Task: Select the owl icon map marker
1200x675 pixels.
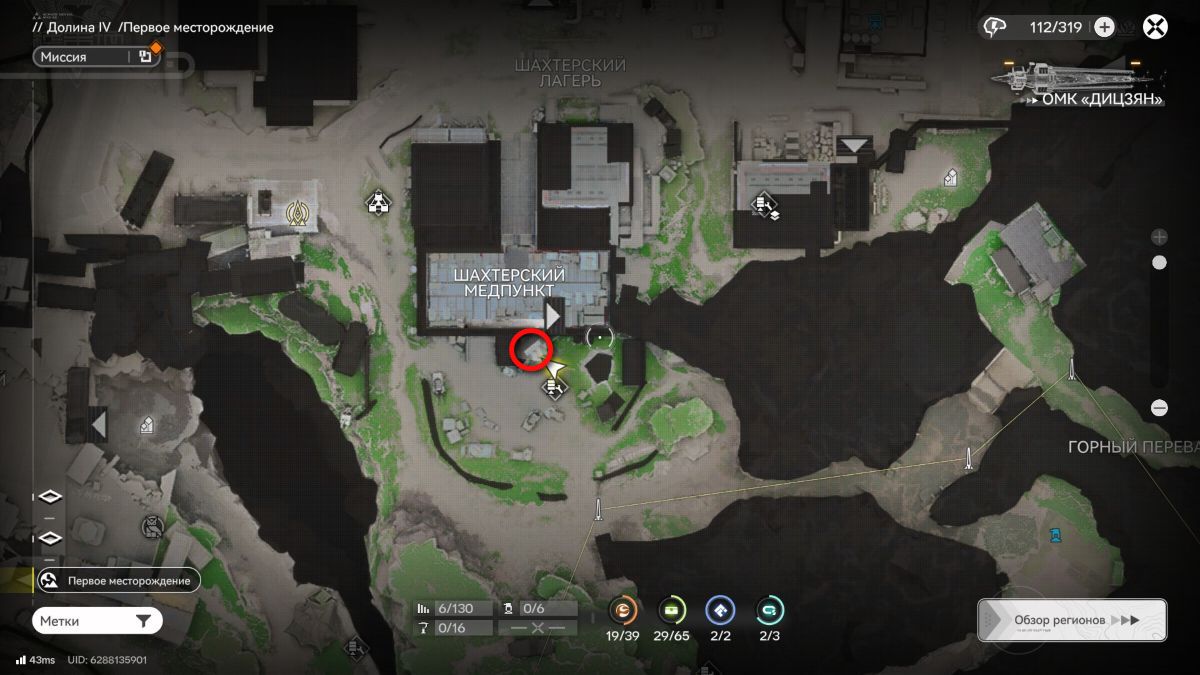Action: point(151,526)
